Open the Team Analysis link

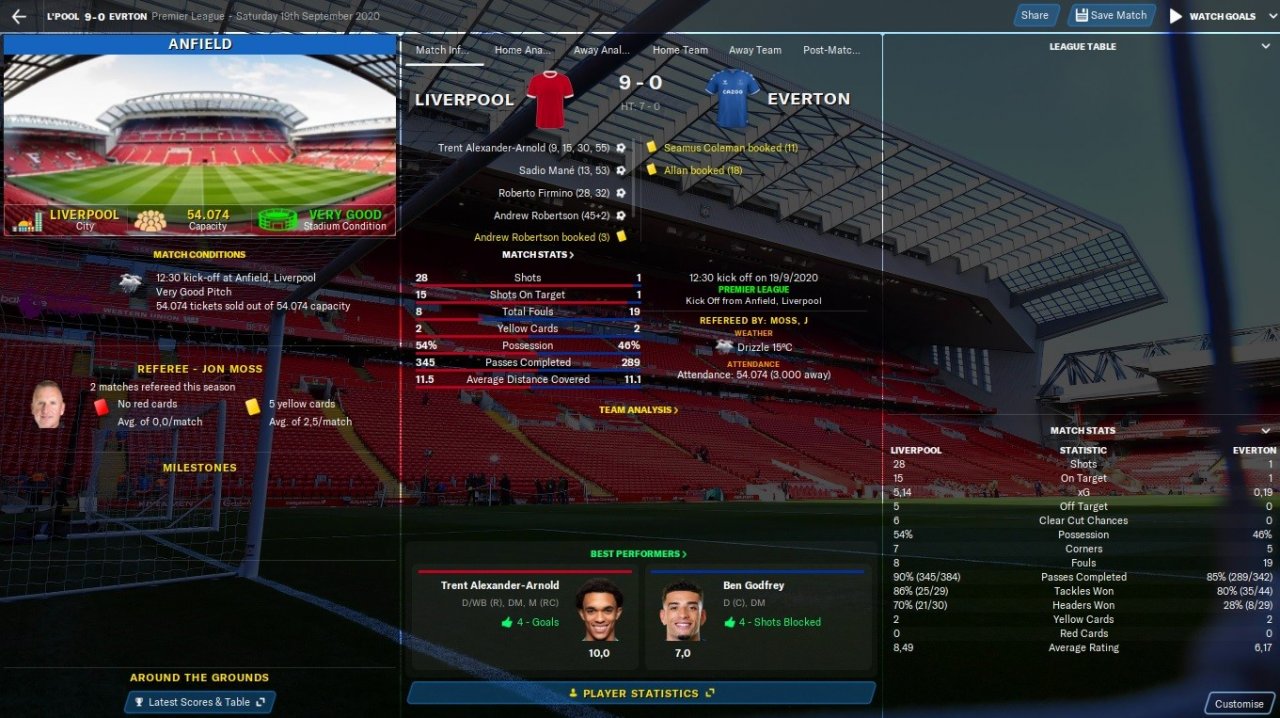pyautogui.click(x=638, y=410)
